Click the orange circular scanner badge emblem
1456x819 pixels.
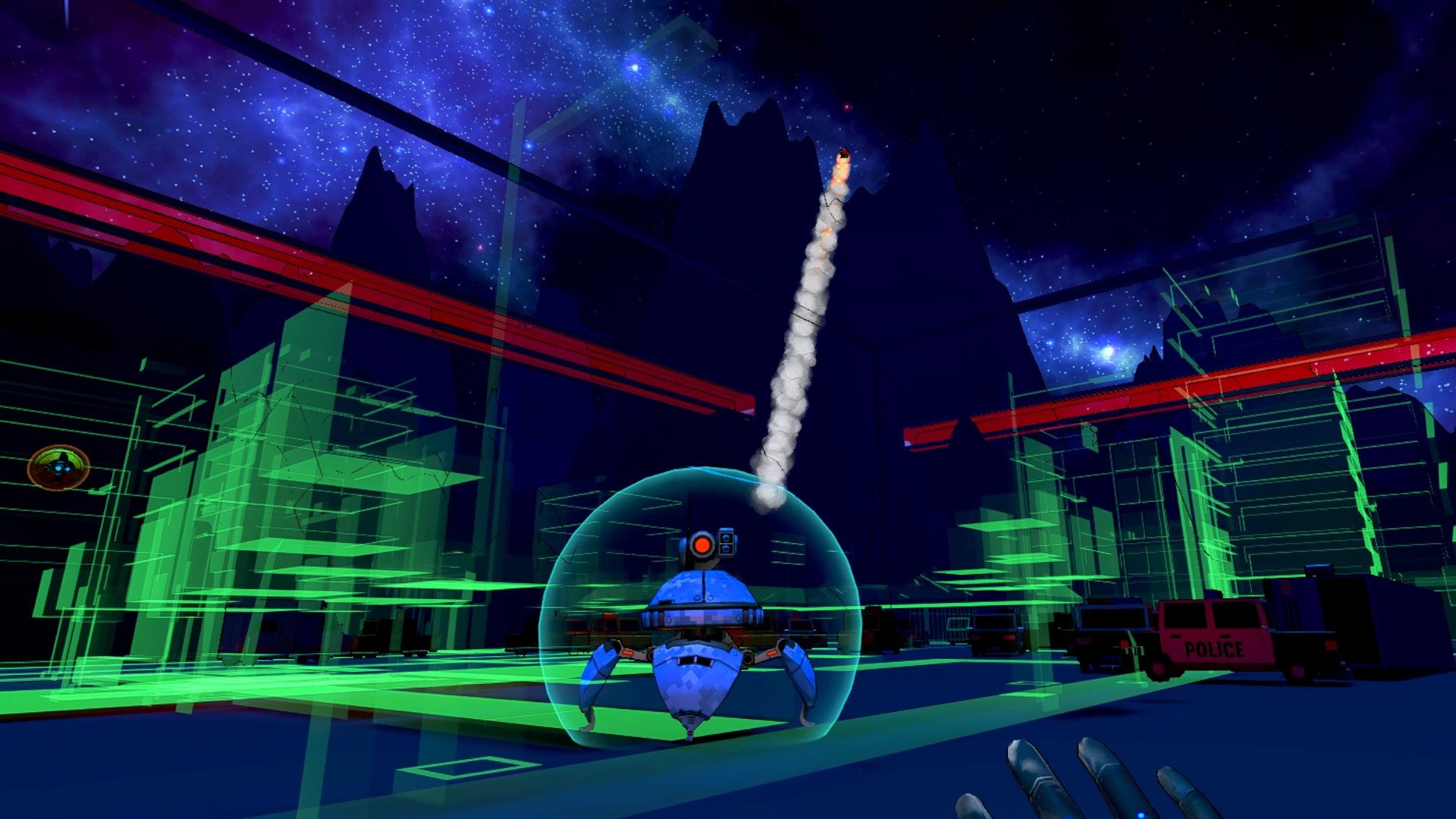pos(59,468)
